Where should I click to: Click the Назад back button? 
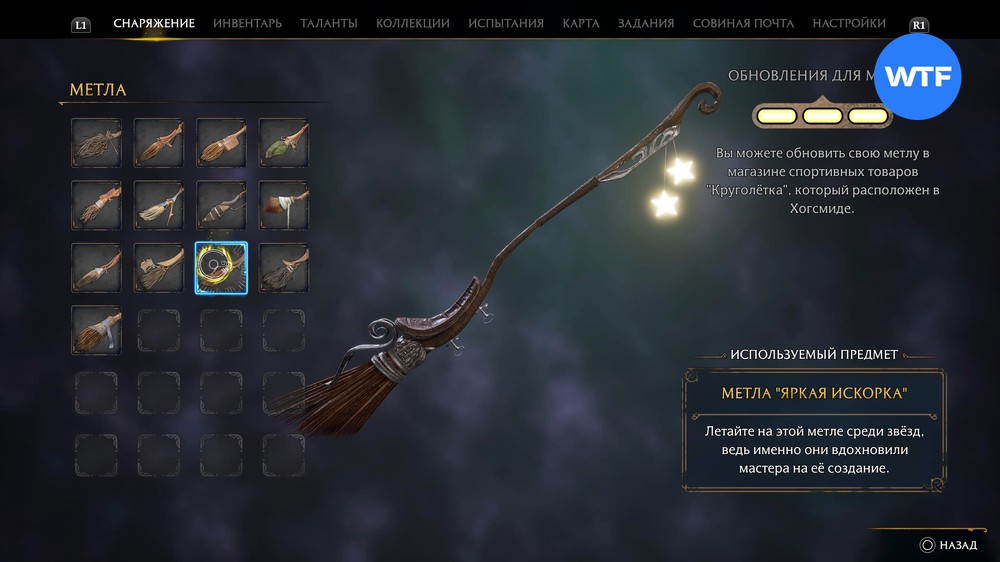click(x=949, y=545)
